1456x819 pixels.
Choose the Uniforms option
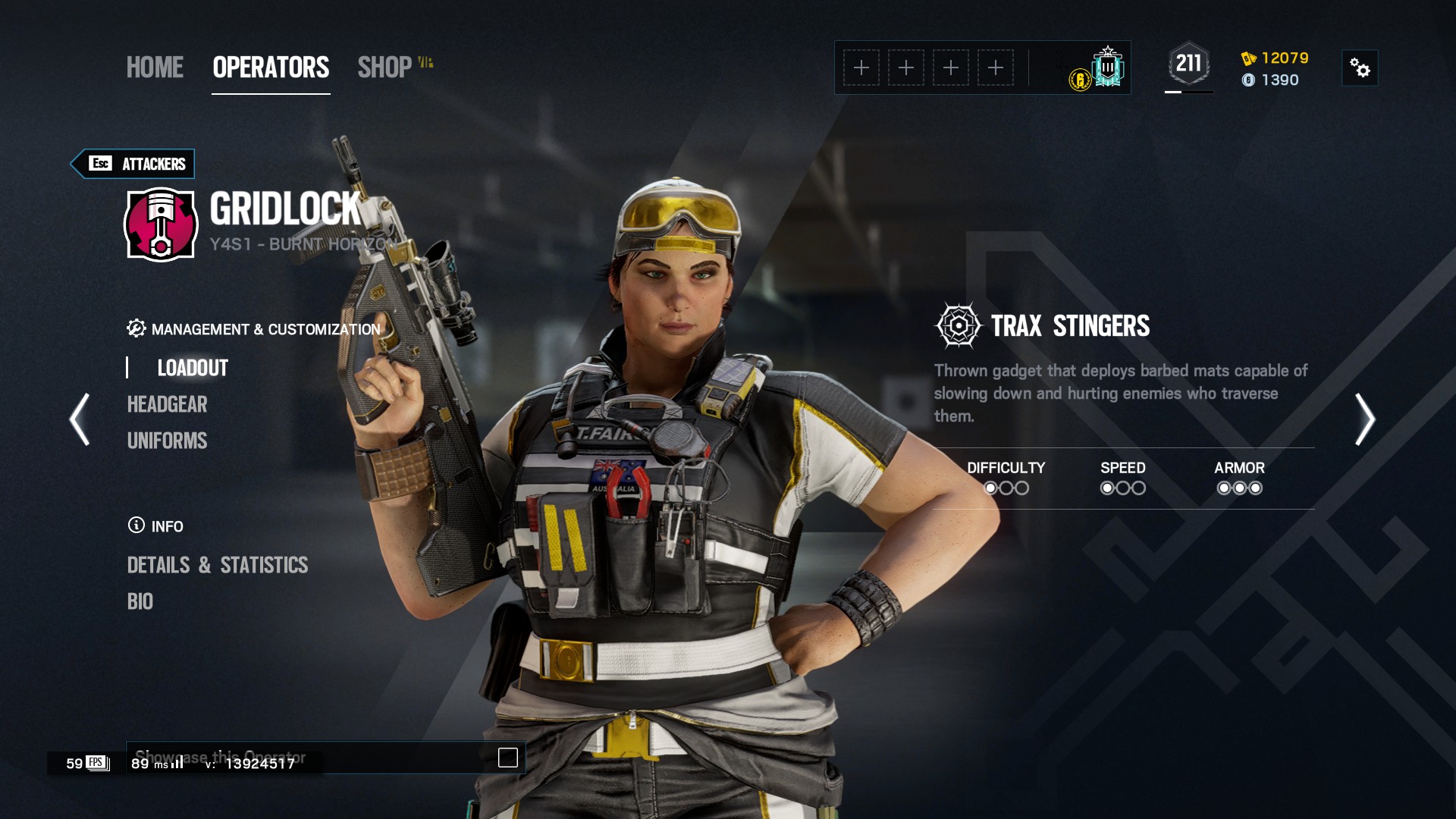click(167, 441)
